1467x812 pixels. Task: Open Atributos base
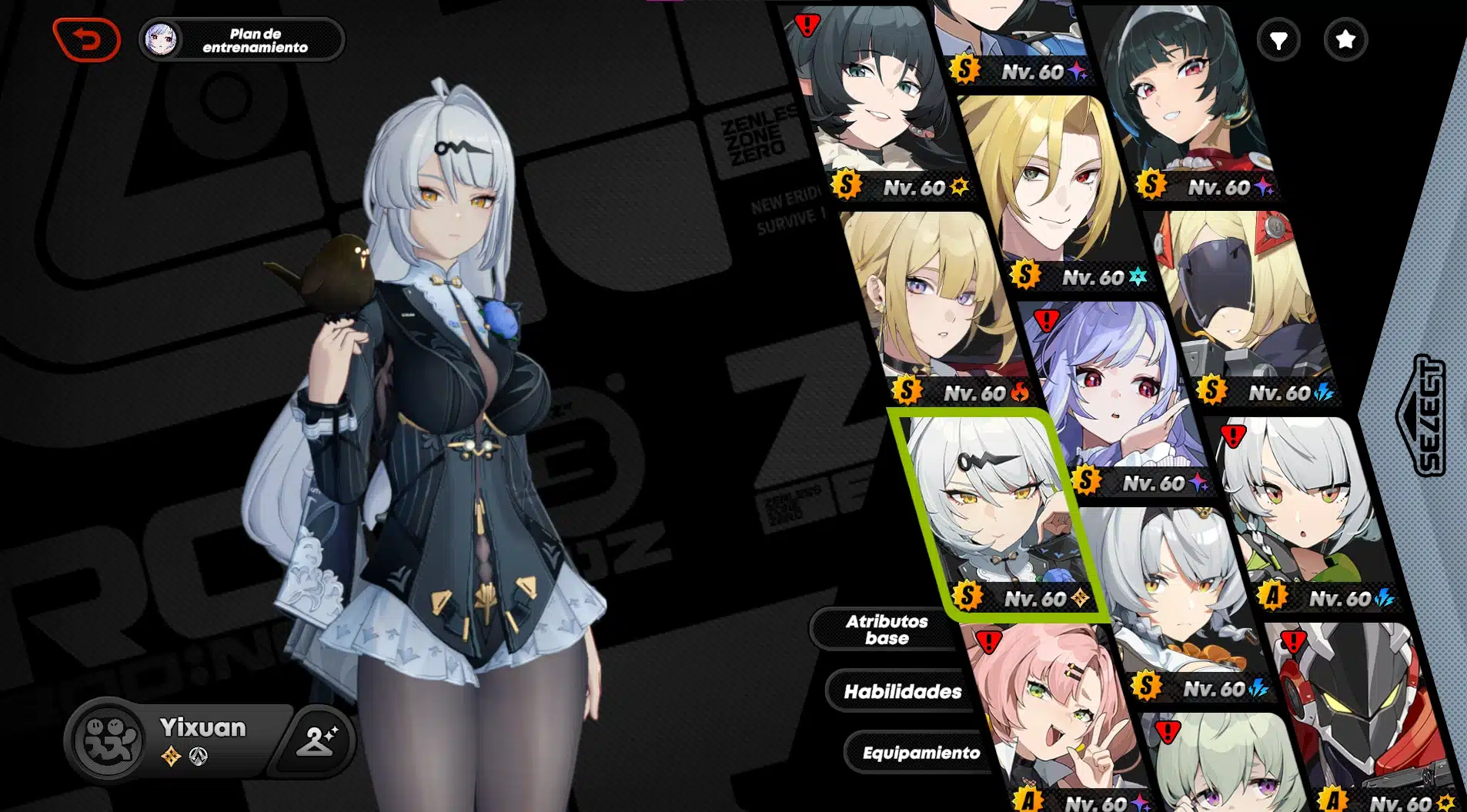point(886,630)
